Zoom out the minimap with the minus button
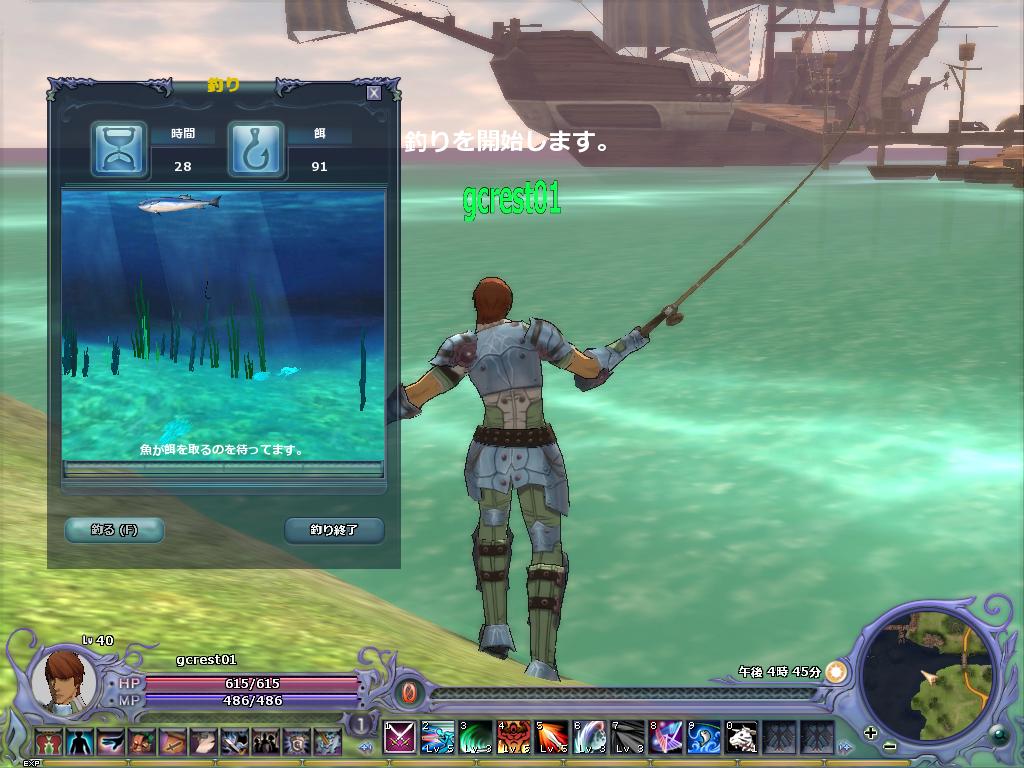 889,747
